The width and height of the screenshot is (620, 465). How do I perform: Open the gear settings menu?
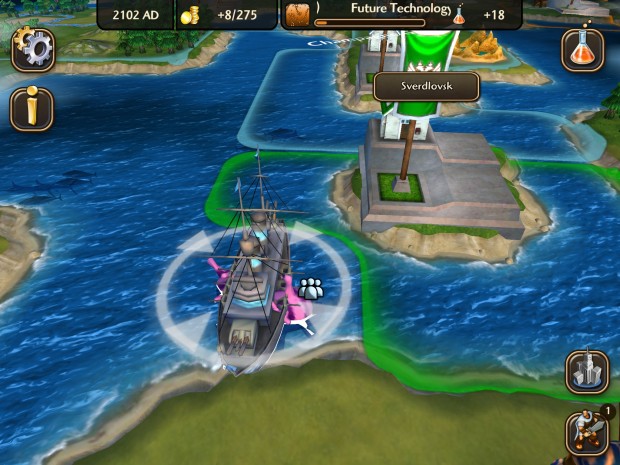point(33,49)
